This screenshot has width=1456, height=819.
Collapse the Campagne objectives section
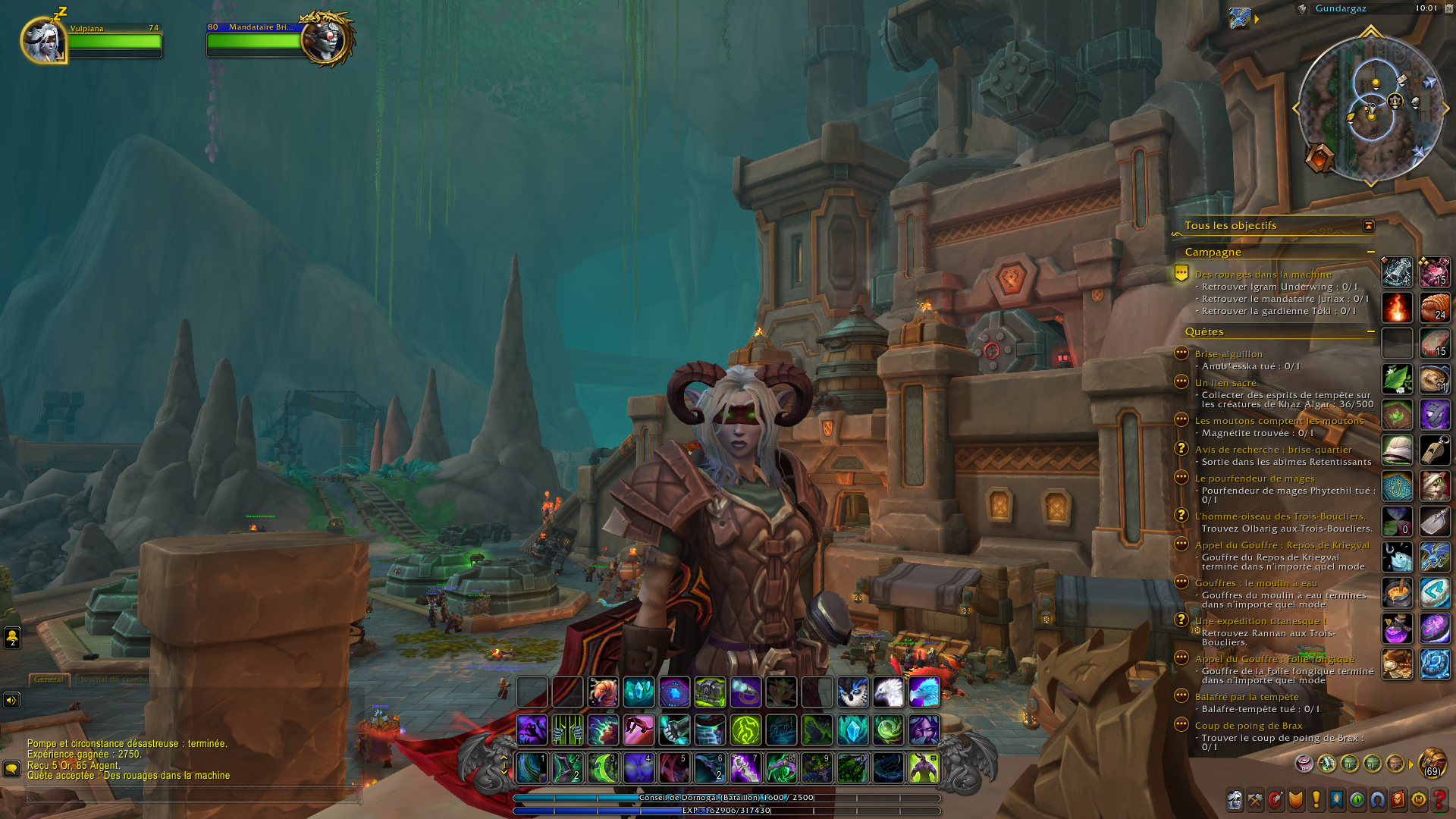(x=1370, y=252)
